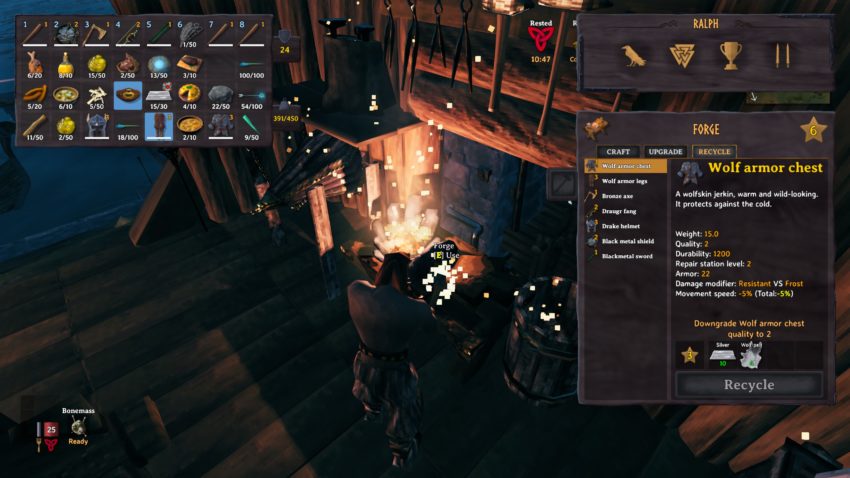Click the Recycle button
Viewport: 850px width, 478px height.
[x=749, y=385]
